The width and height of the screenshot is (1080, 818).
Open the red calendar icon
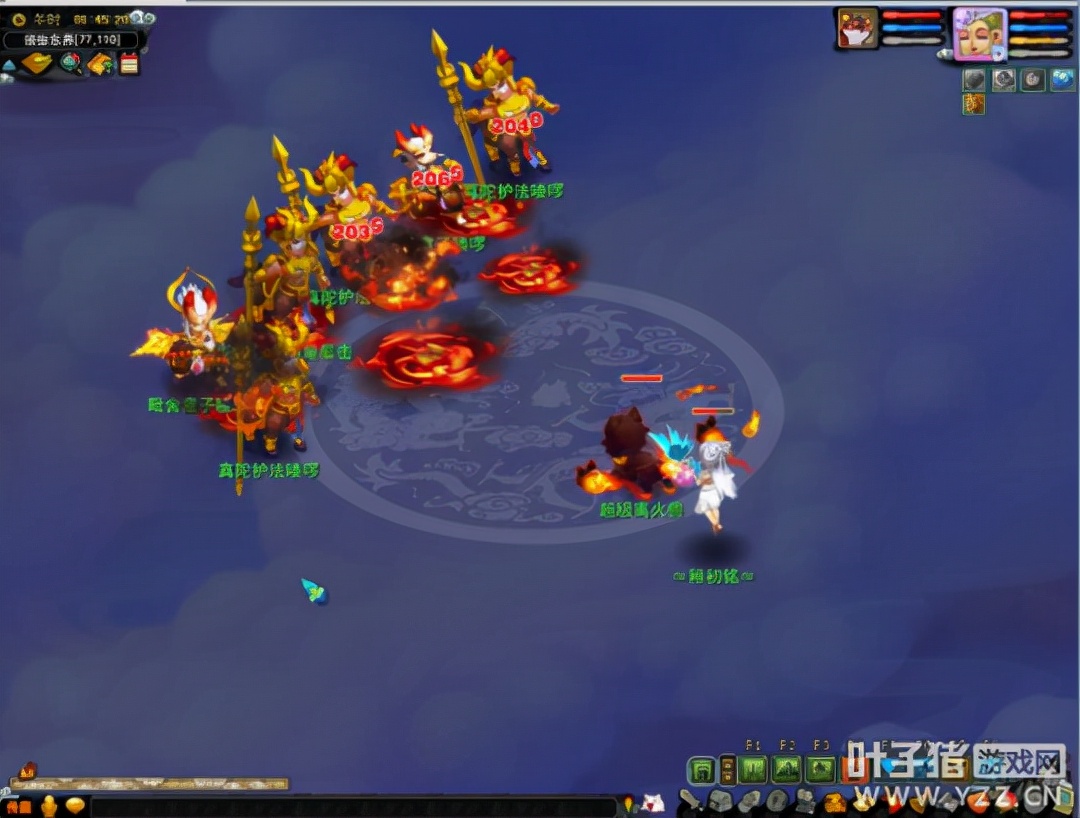pyautogui.click(x=129, y=64)
